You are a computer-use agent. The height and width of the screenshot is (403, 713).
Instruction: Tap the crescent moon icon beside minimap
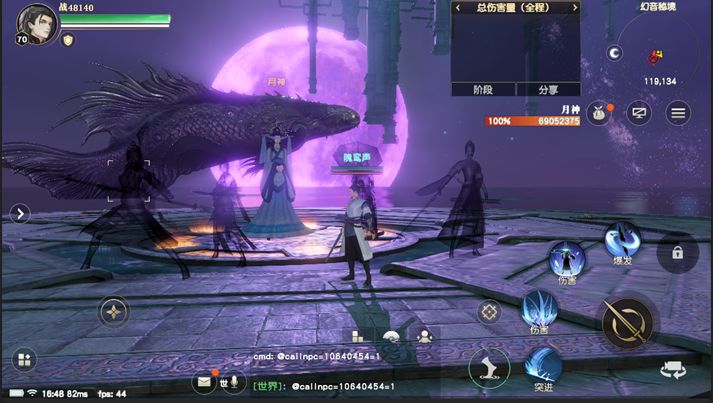615,53
